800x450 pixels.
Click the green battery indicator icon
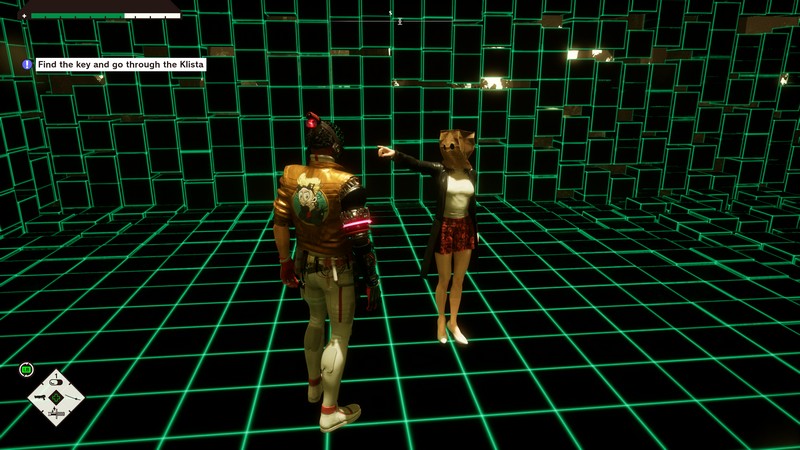[x=27, y=370]
